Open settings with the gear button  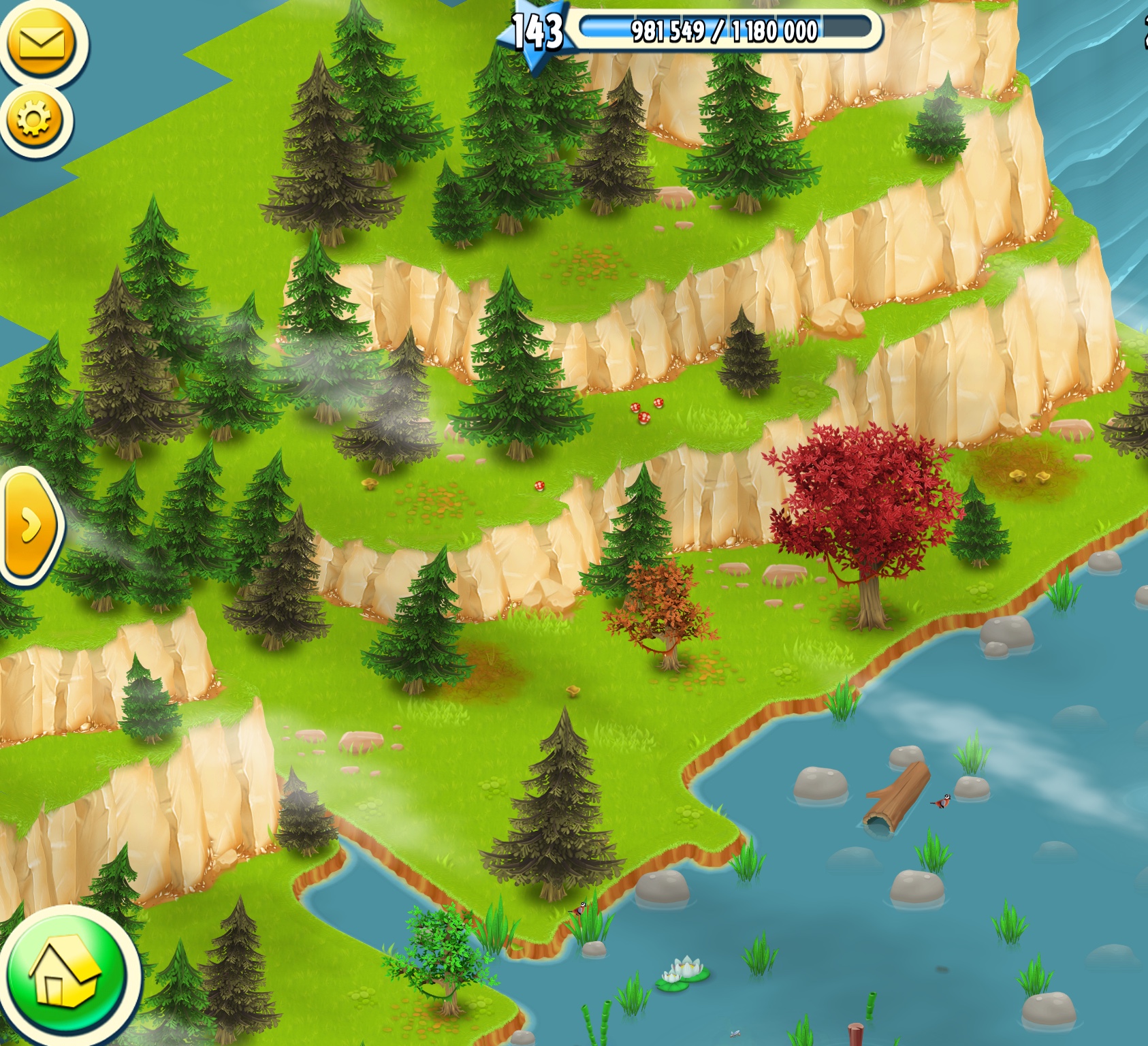click(x=34, y=121)
